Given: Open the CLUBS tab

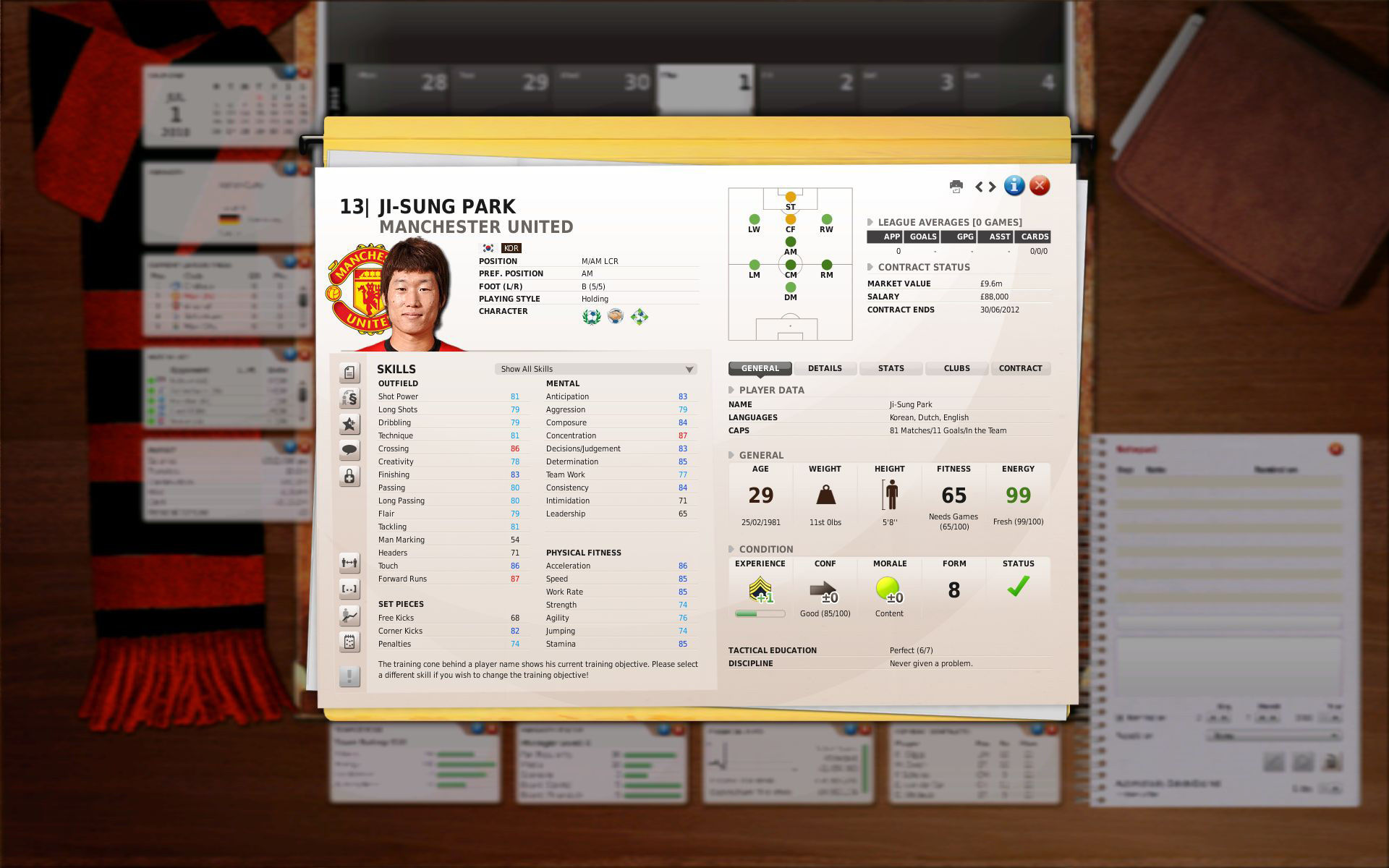Looking at the screenshot, I should [956, 368].
